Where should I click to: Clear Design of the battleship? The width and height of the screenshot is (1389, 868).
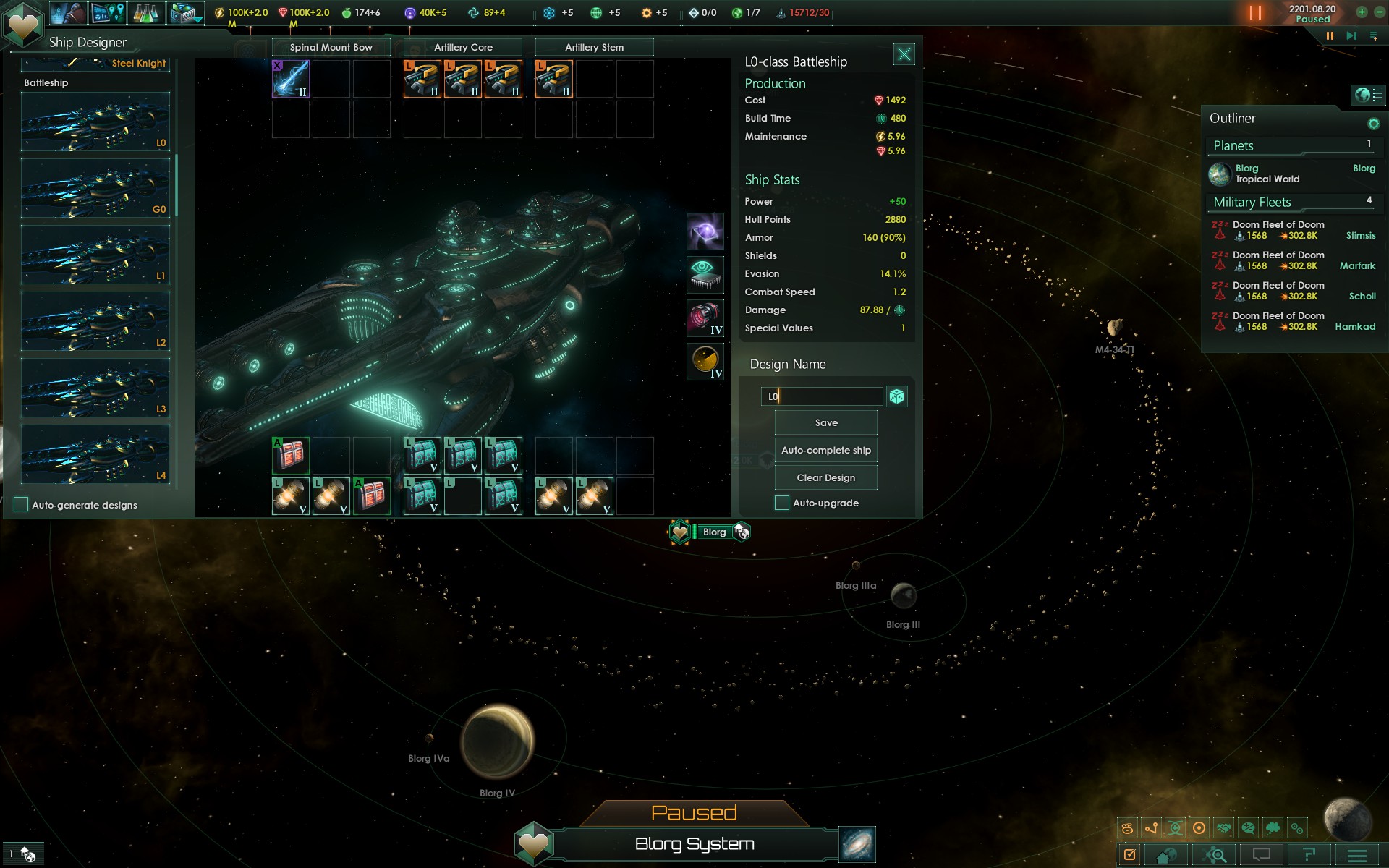(x=825, y=478)
